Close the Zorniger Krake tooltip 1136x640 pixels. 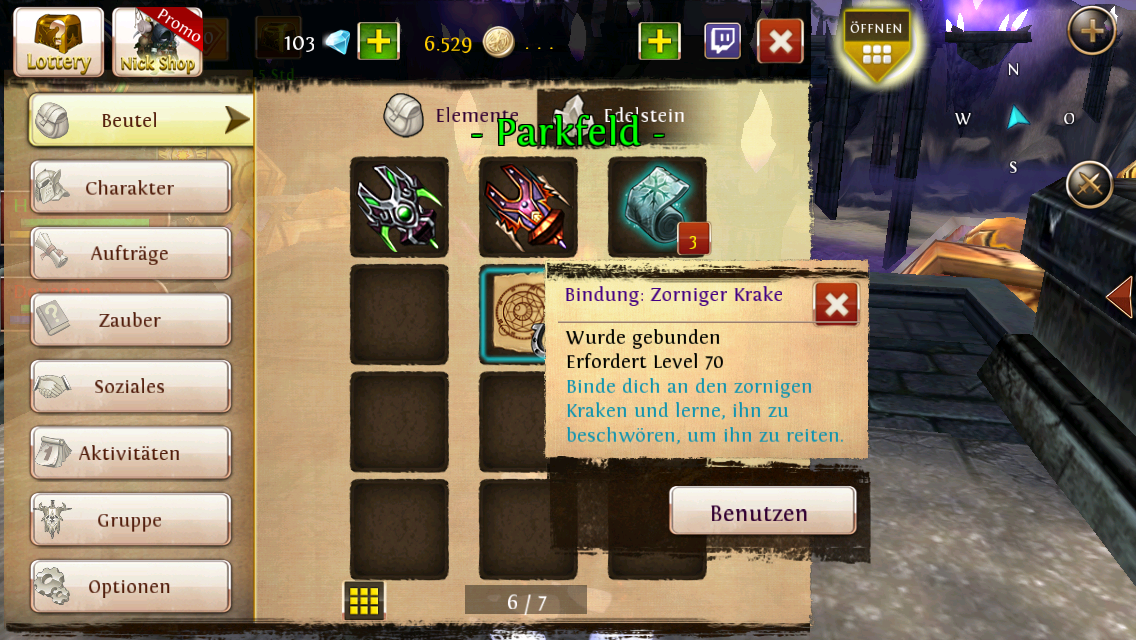tap(836, 304)
